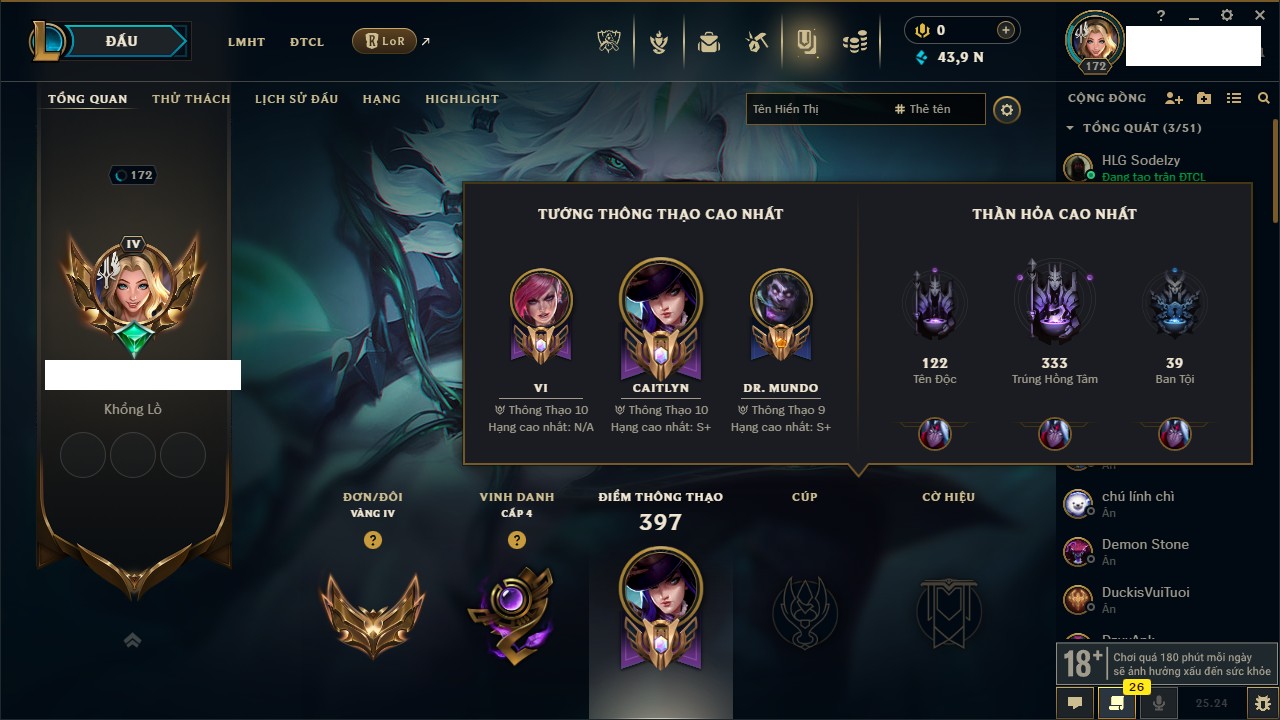View the HIGHLIGHT tab
1280x720 pixels.
[x=462, y=99]
